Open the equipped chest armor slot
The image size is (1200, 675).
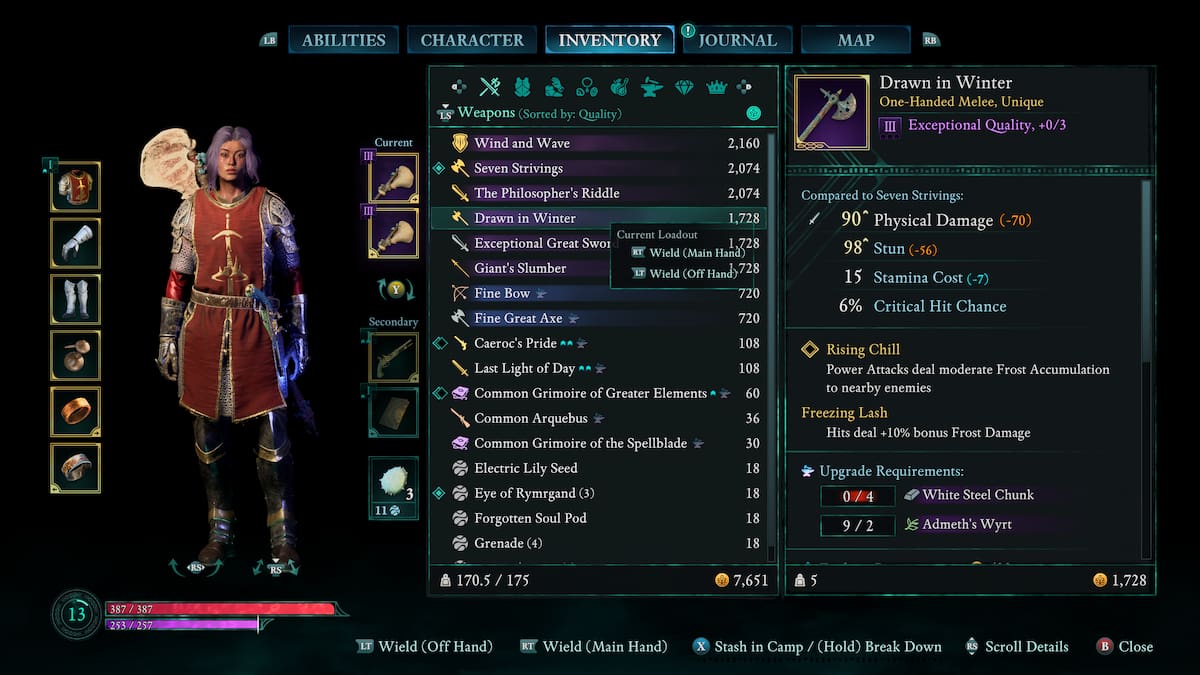[x=76, y=187]
